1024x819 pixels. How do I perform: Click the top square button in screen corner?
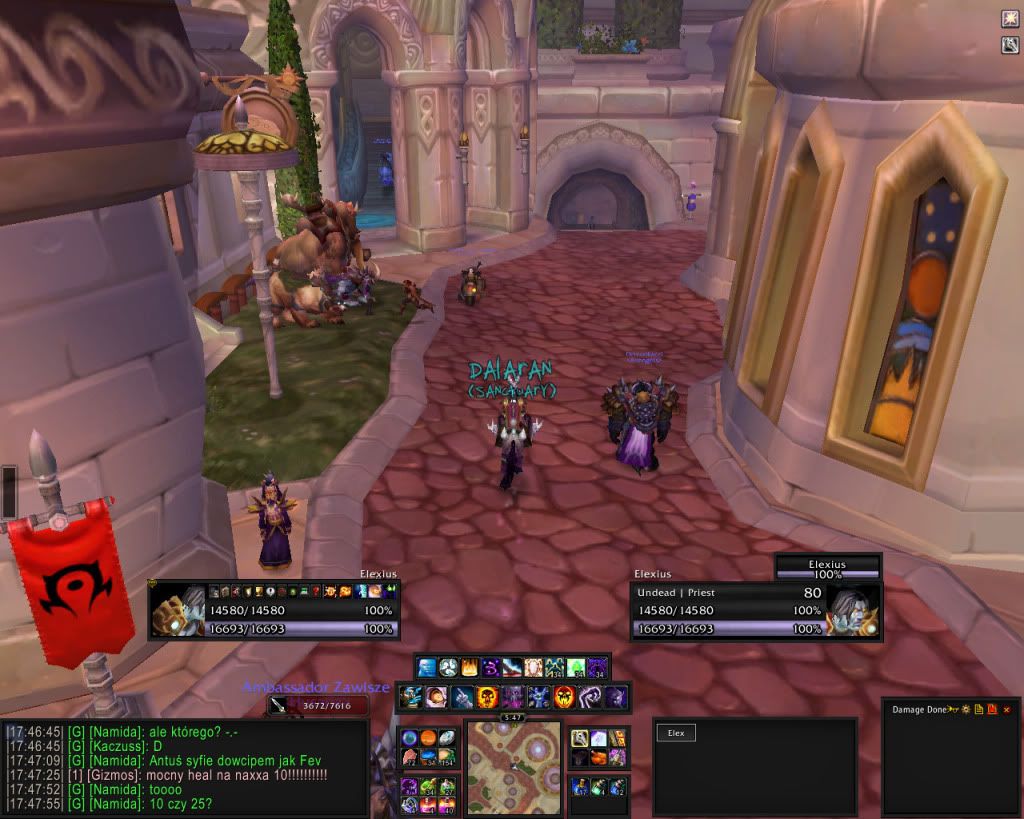coord(1010,19)
